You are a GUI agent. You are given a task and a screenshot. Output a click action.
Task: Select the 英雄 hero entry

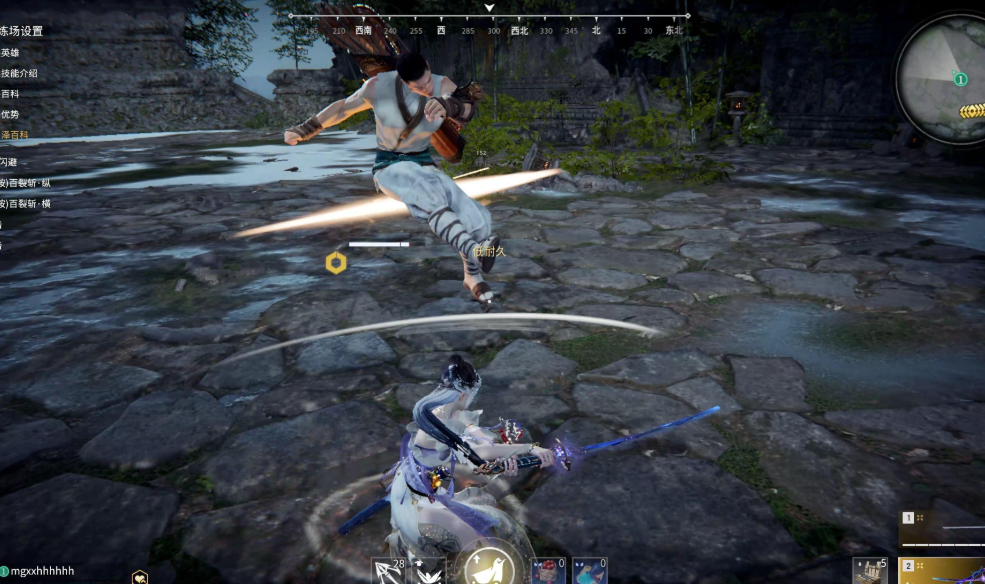click(x=10, y=52)
